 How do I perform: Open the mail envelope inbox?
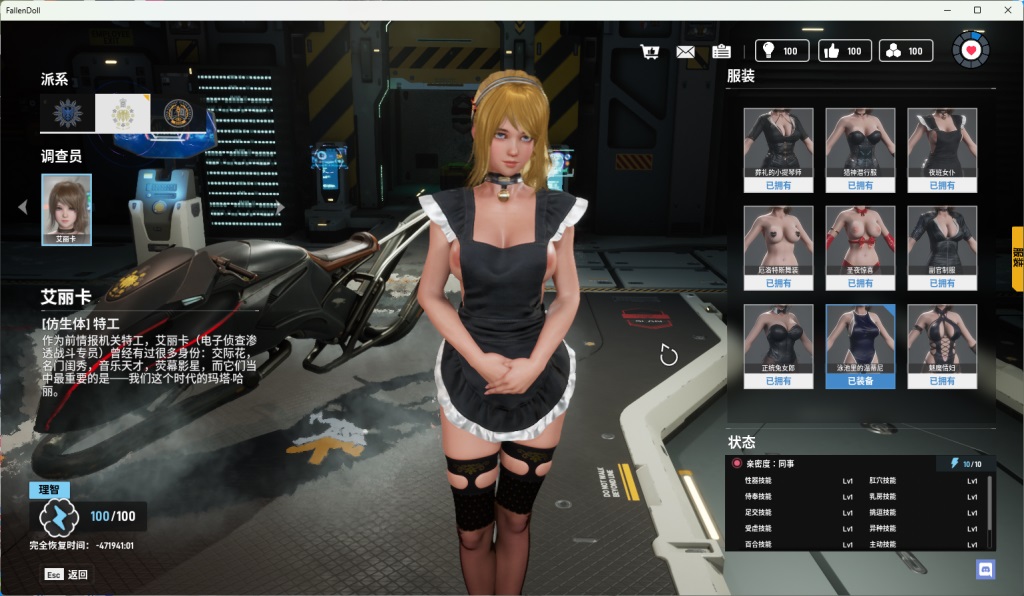tap(686, 51)
